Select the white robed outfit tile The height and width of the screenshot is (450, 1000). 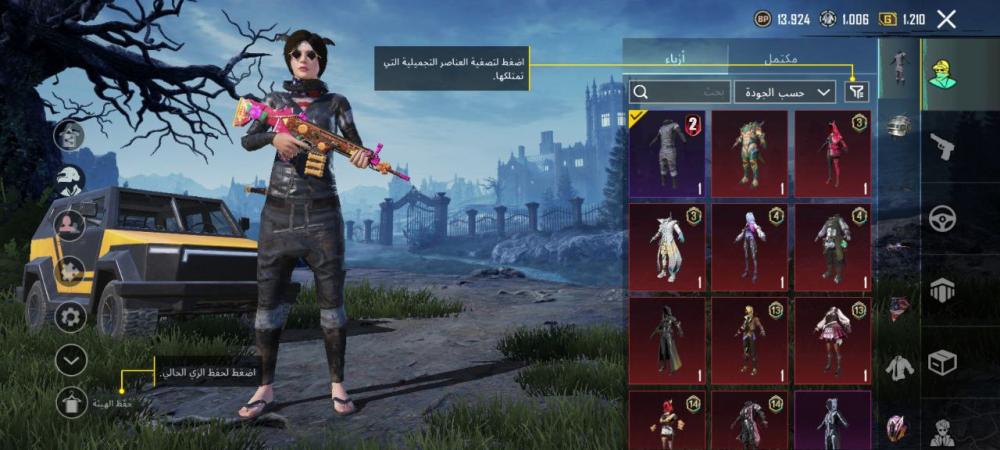click(x=667, y=246)
